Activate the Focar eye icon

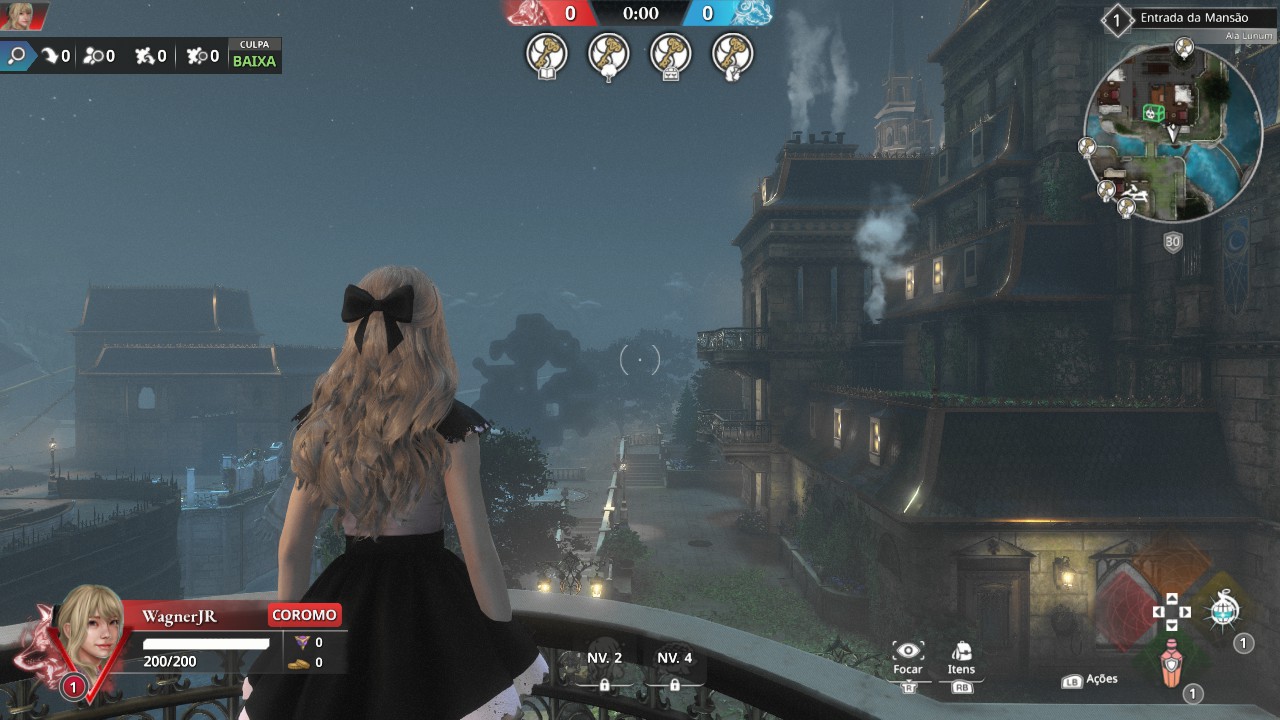point(908,651)
